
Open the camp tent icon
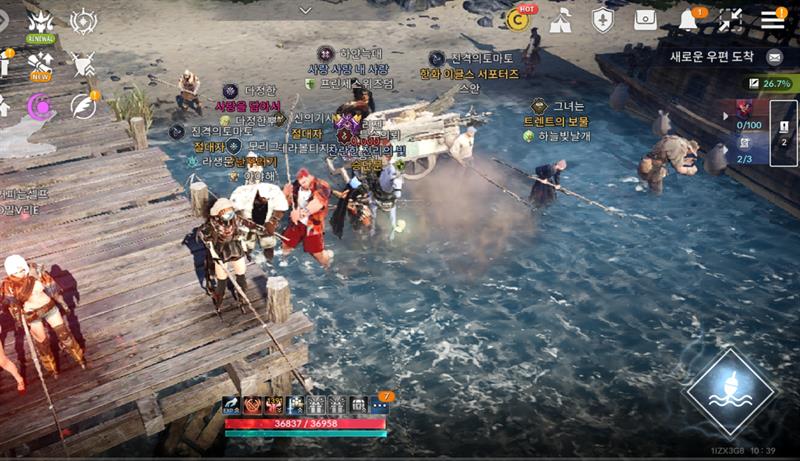pos(560,20)
